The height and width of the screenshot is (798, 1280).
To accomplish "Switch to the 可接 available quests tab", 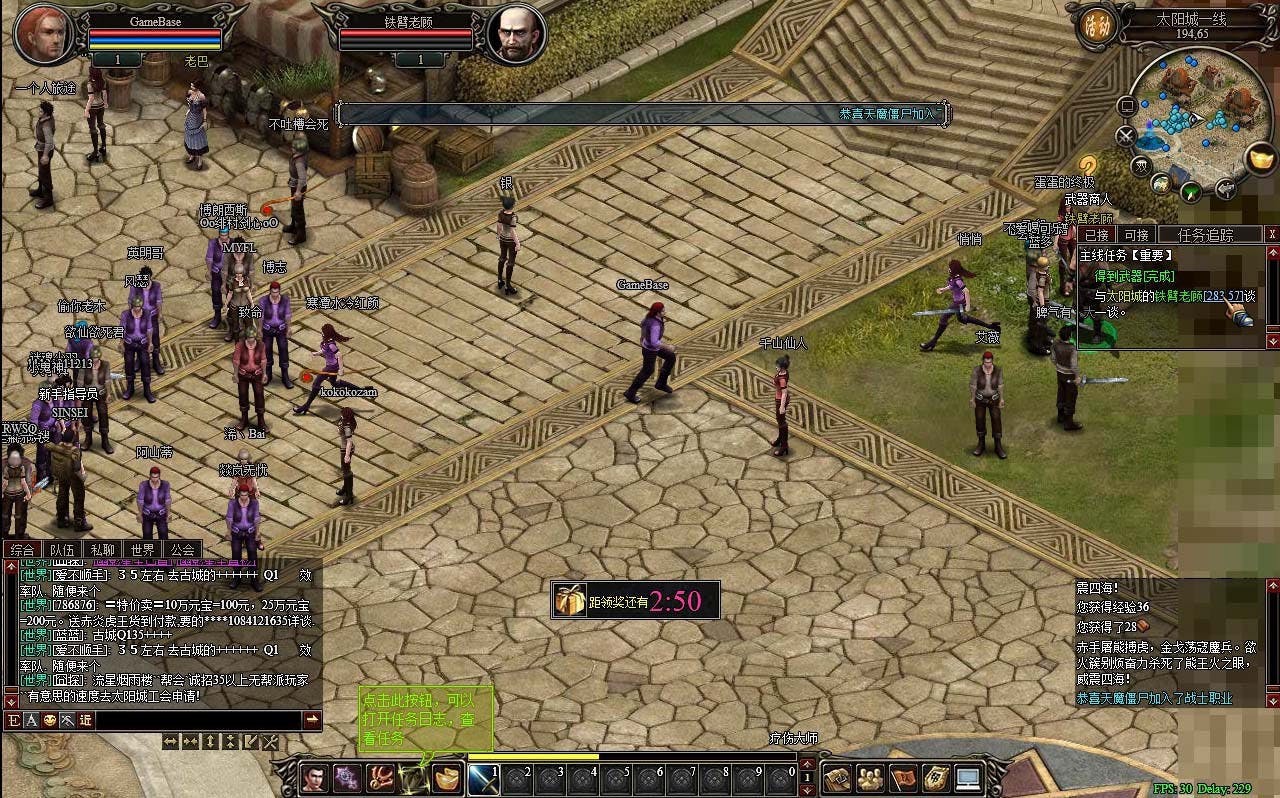I will [1137, 234].
